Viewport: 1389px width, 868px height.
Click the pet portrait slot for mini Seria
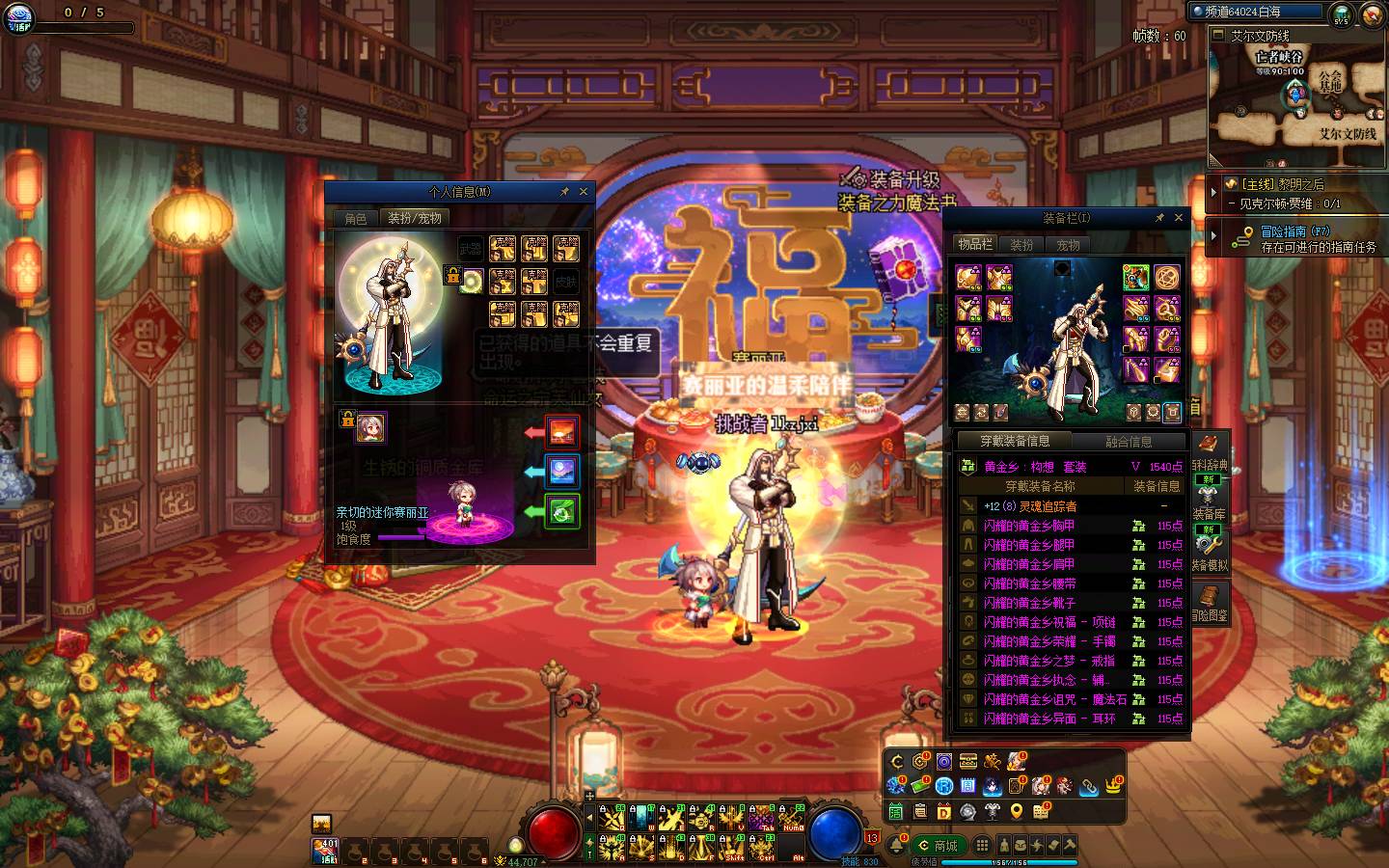[x=370, y=427]
